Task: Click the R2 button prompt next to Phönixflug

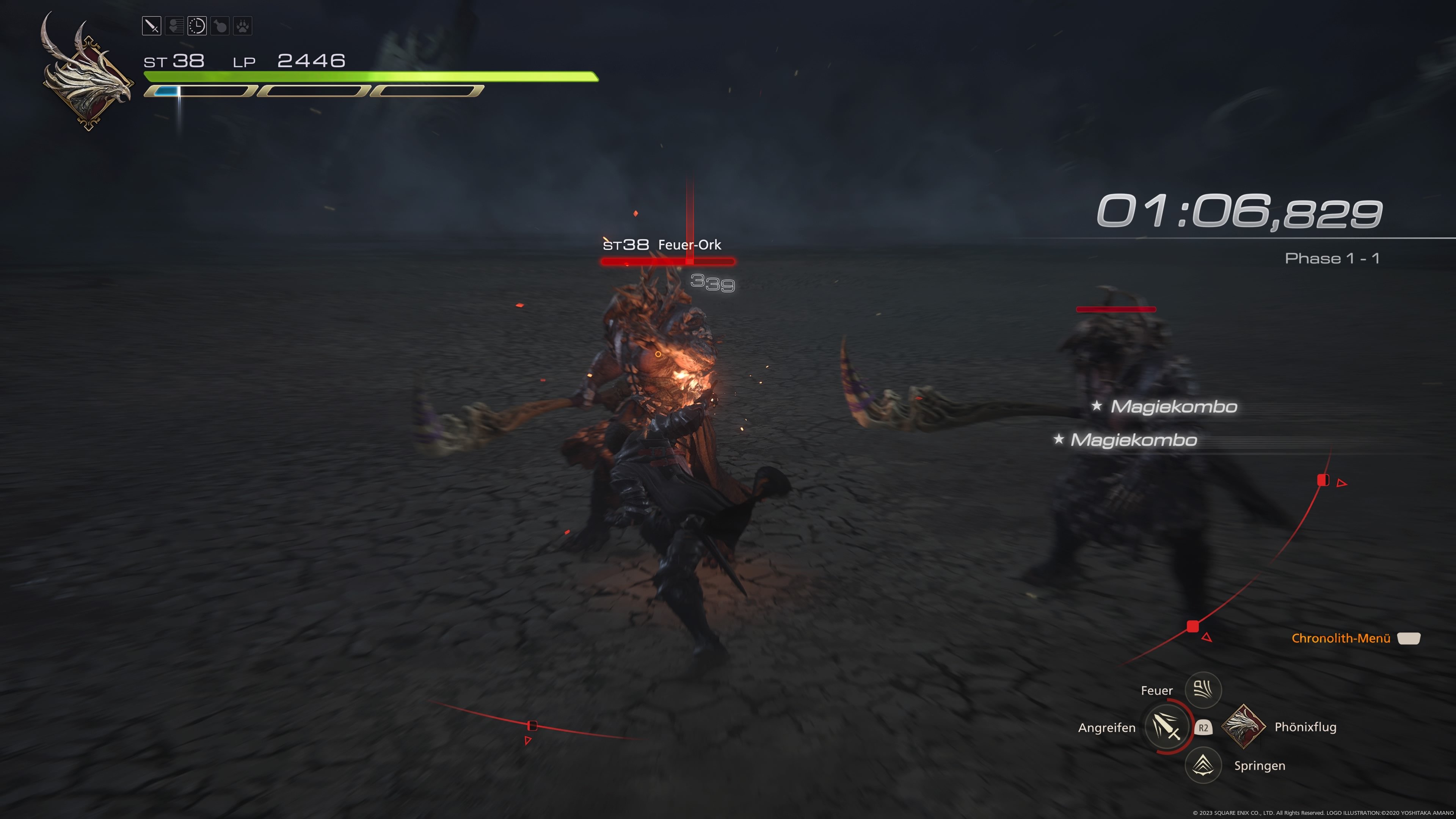Action: [x=1204, y=728]
